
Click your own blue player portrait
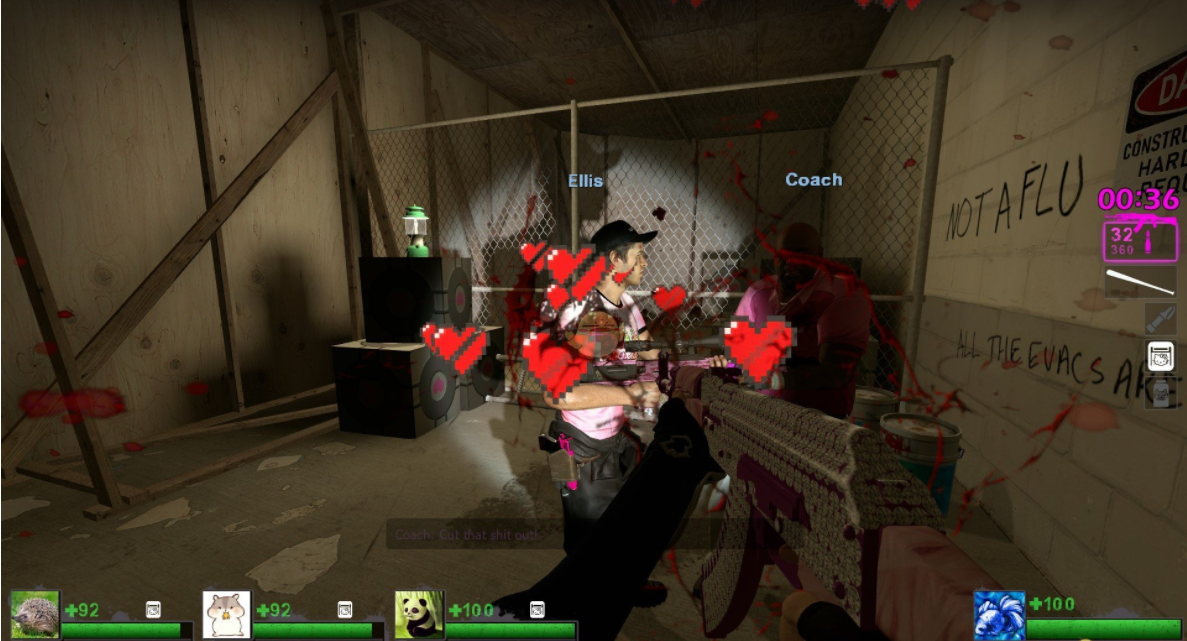point(999,614)
